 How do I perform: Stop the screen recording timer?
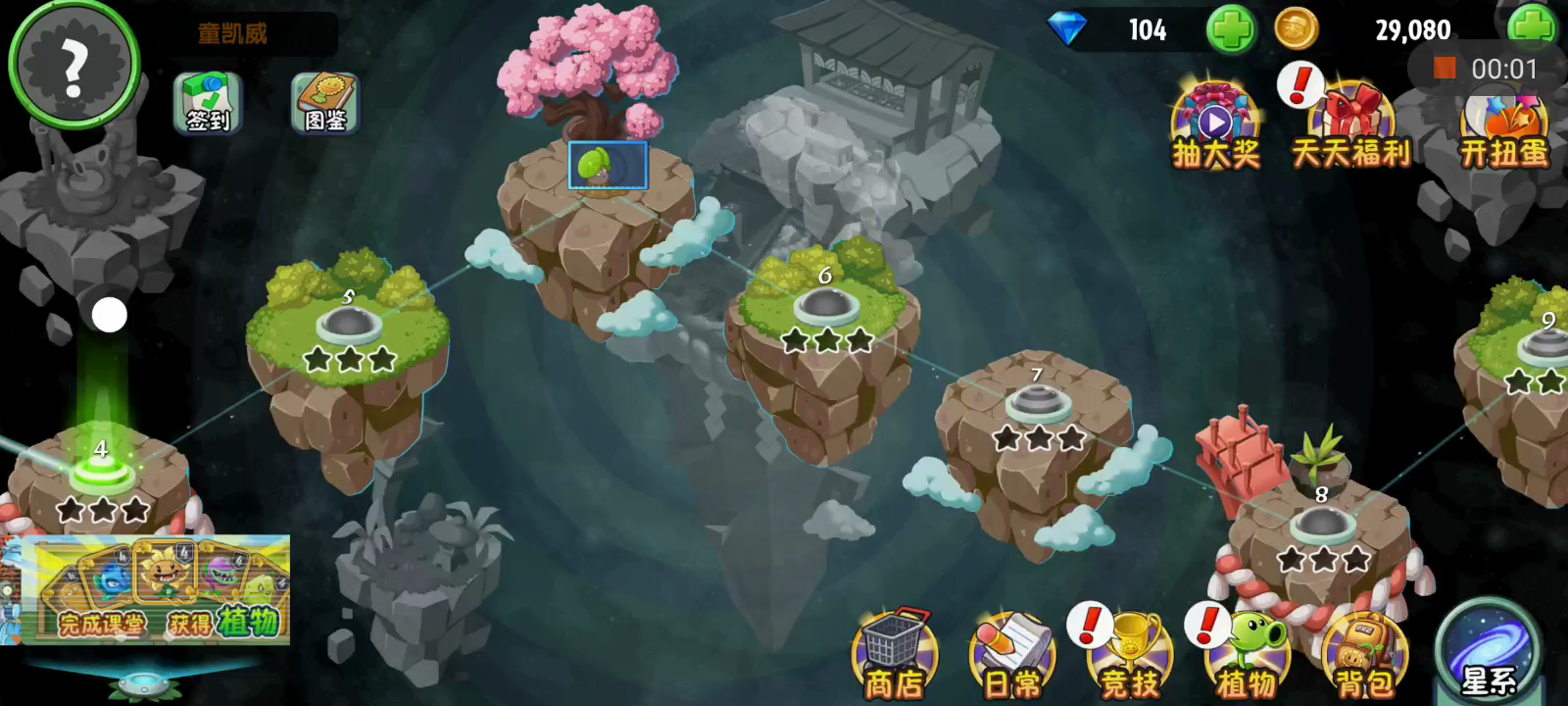coord(1444,68)
